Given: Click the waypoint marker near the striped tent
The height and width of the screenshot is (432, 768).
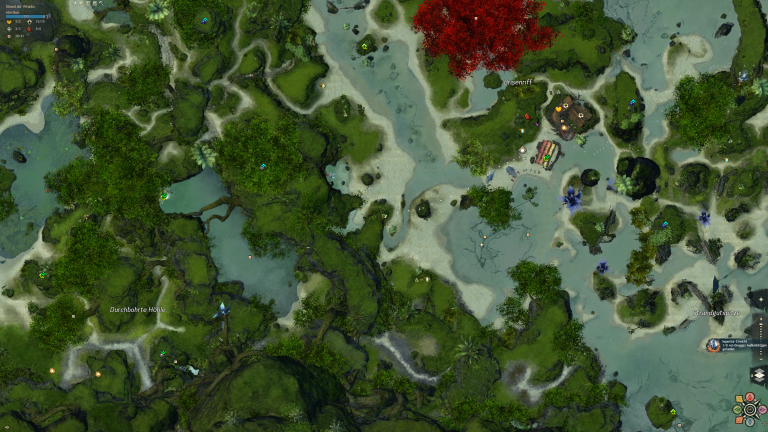Looking at the screenshot, I should pyautogui.click(x=522, y=151).
